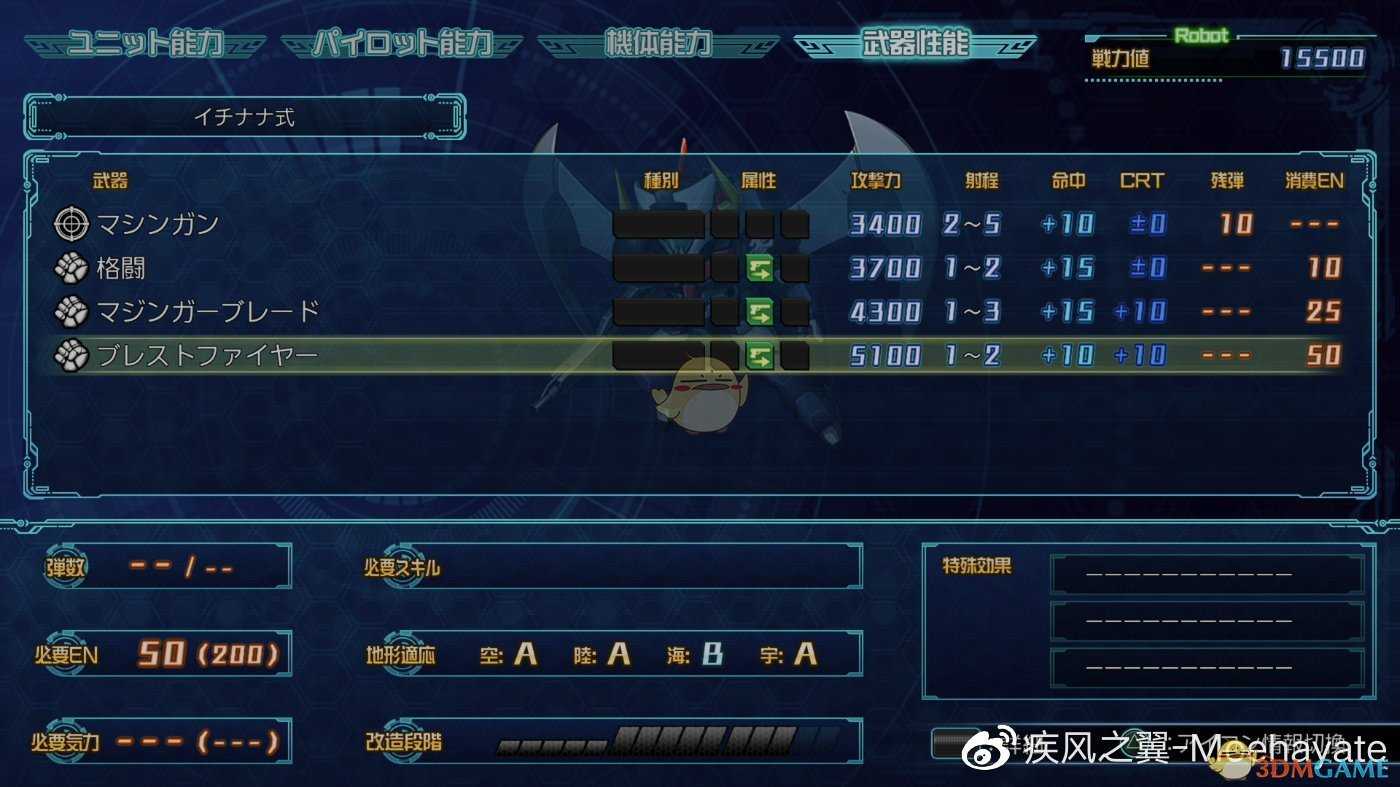This screenshot has height=787, width=1400.
Task: Toggle the weapon icon information display switch
Action: click(x=955, y=742)
